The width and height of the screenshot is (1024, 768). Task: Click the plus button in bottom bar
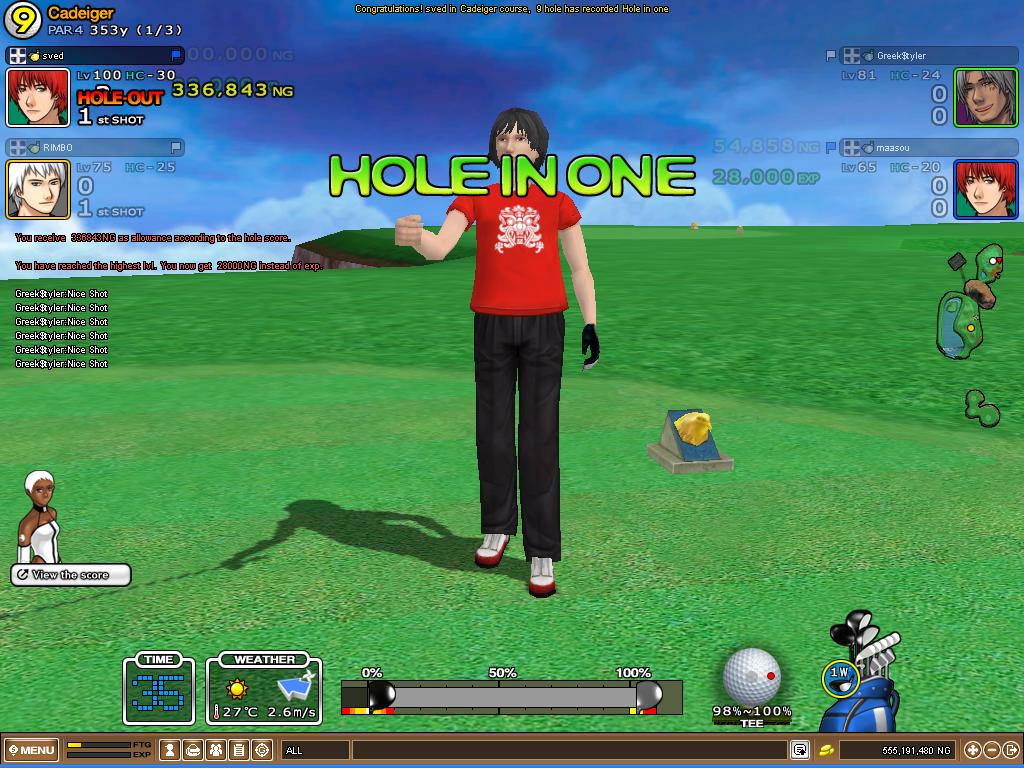(972, 750)
